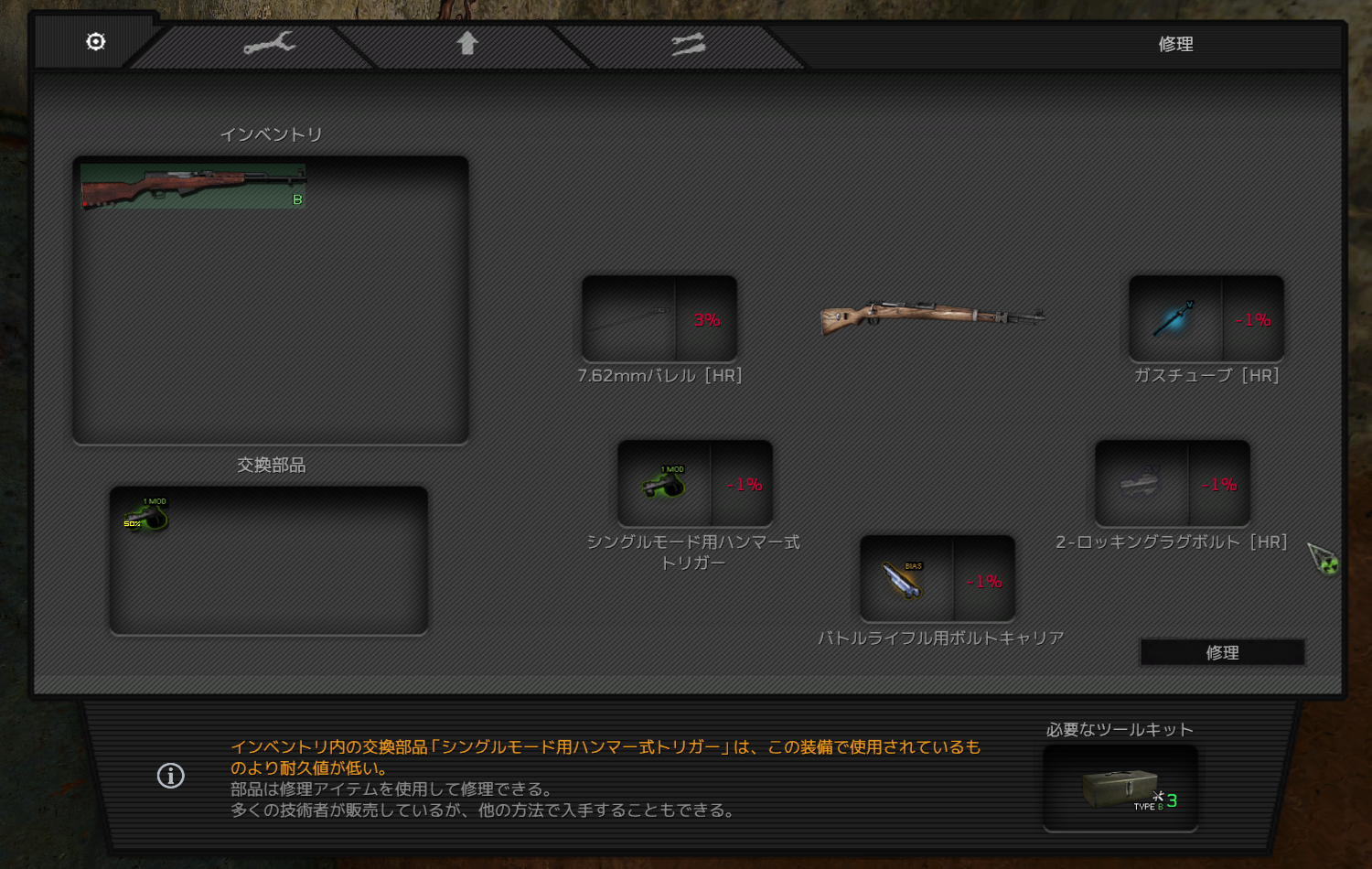Open the disassembly tools tab
The height and width of the screenshot is (869, 1372).
coord(688,42)
